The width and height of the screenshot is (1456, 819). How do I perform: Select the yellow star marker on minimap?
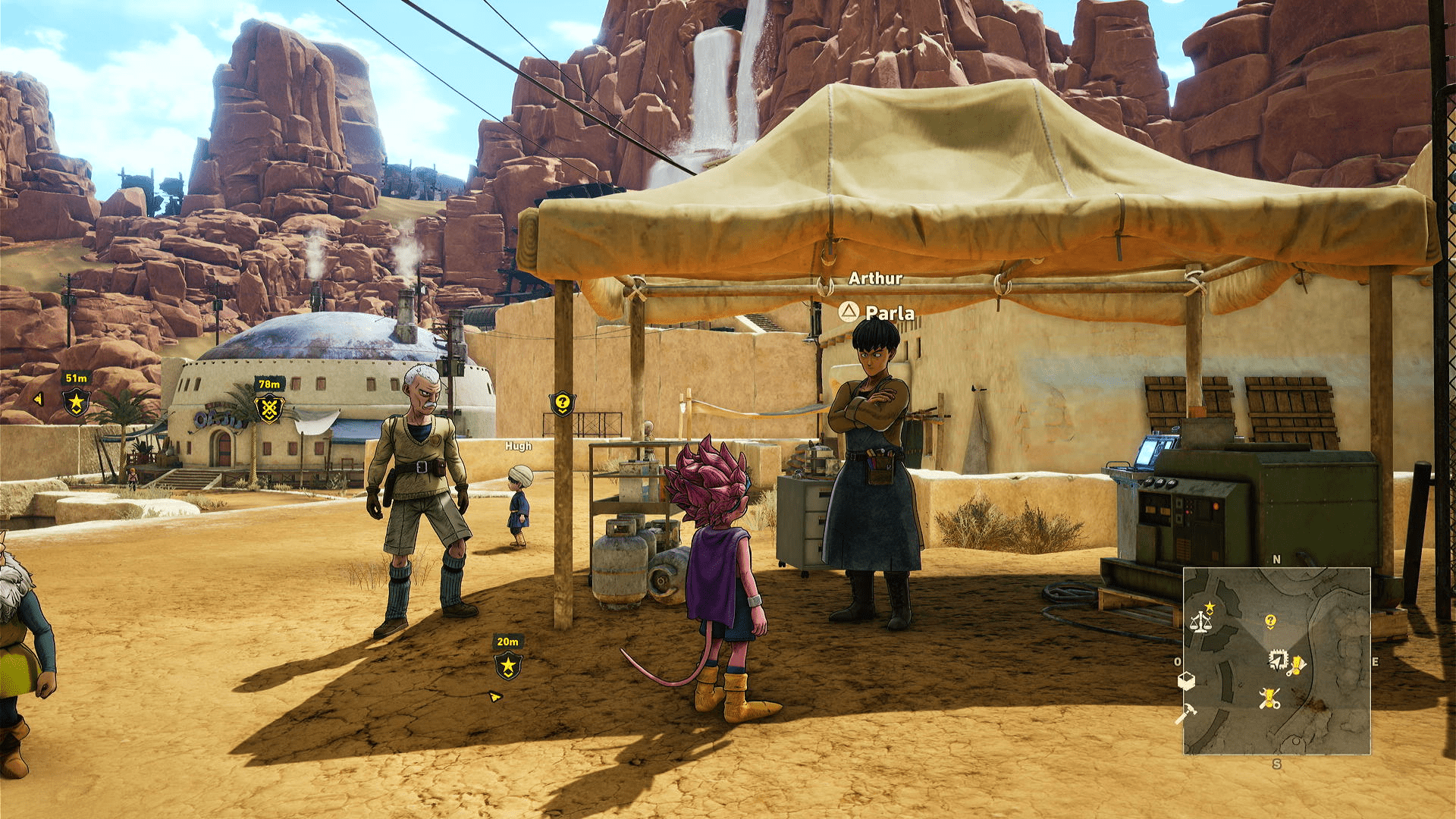(x=1210, y=607)
